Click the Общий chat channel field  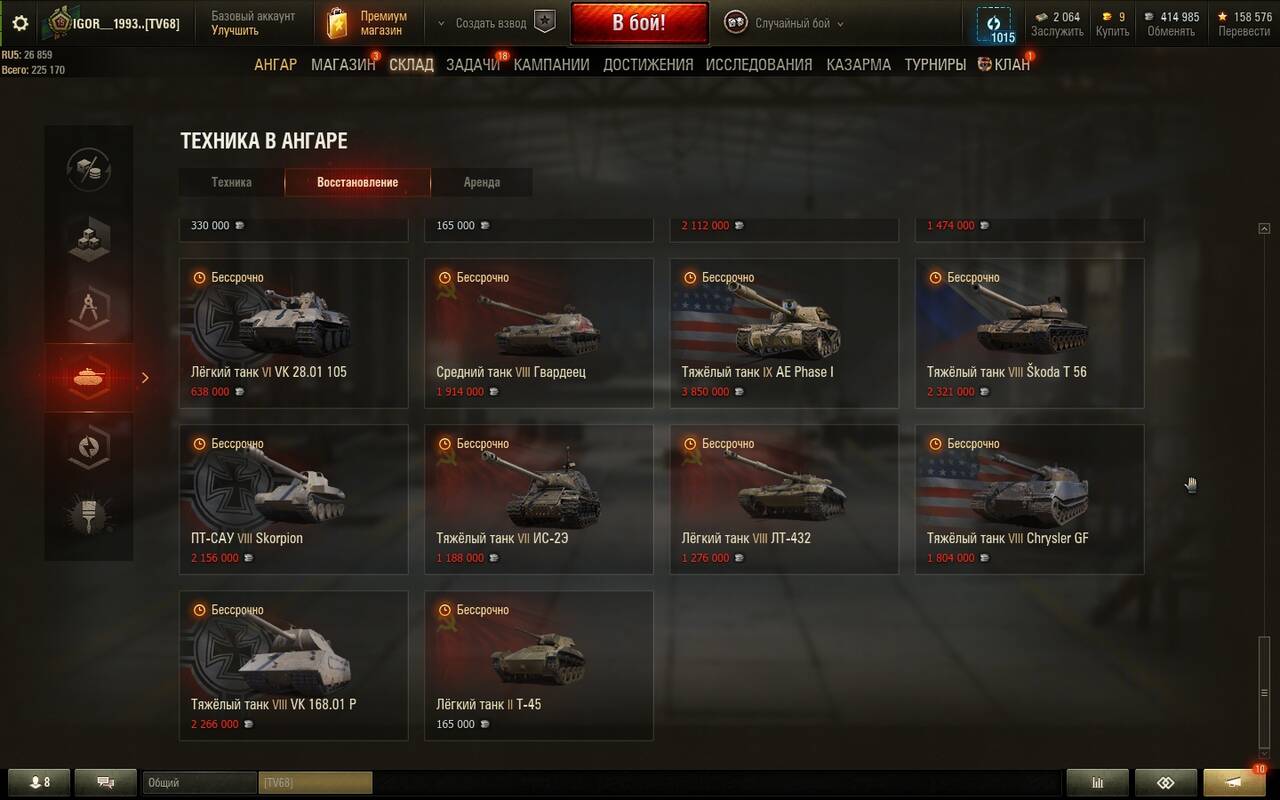click(199, 783)
